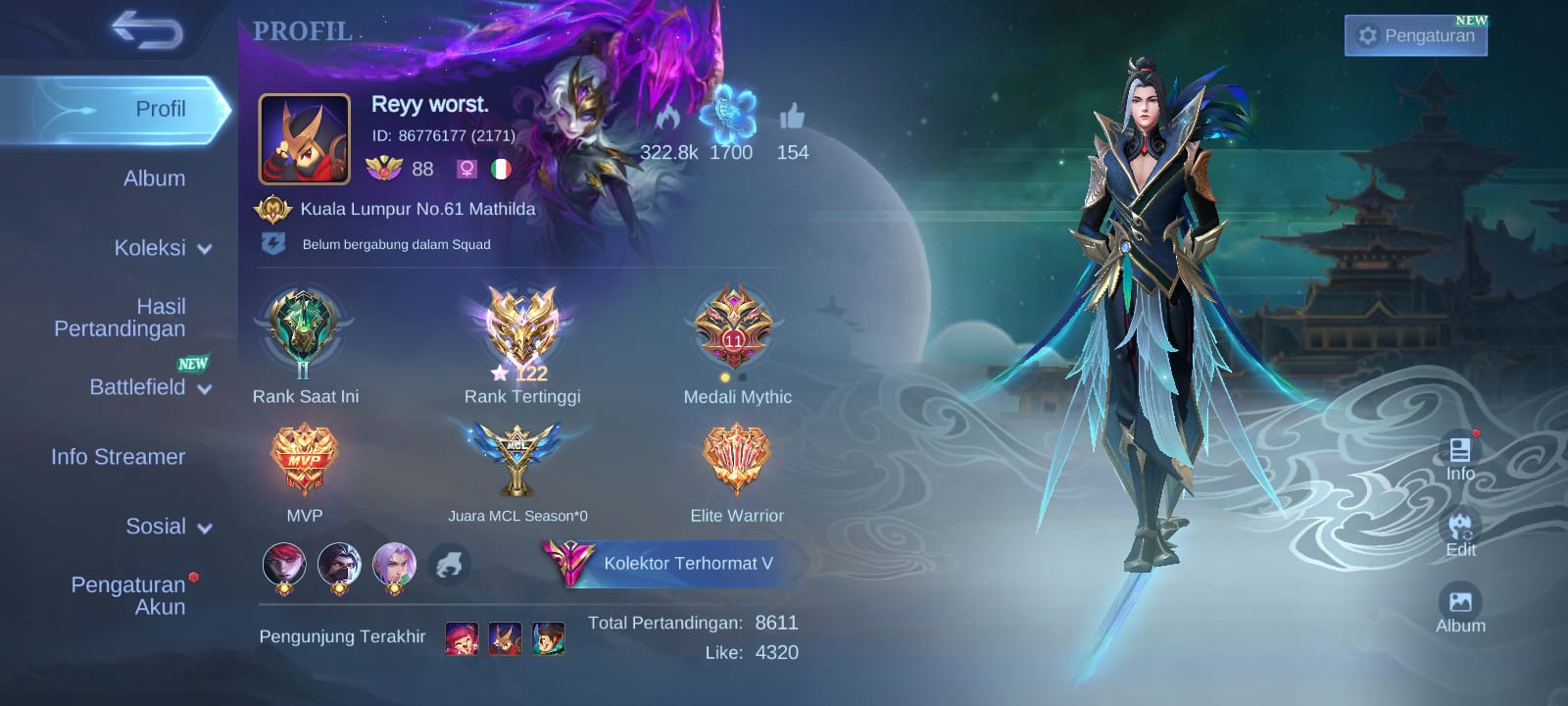Viewport: 1568px width, 706px height.
Task: Expand the Sosial section
Action: point(168,527)
